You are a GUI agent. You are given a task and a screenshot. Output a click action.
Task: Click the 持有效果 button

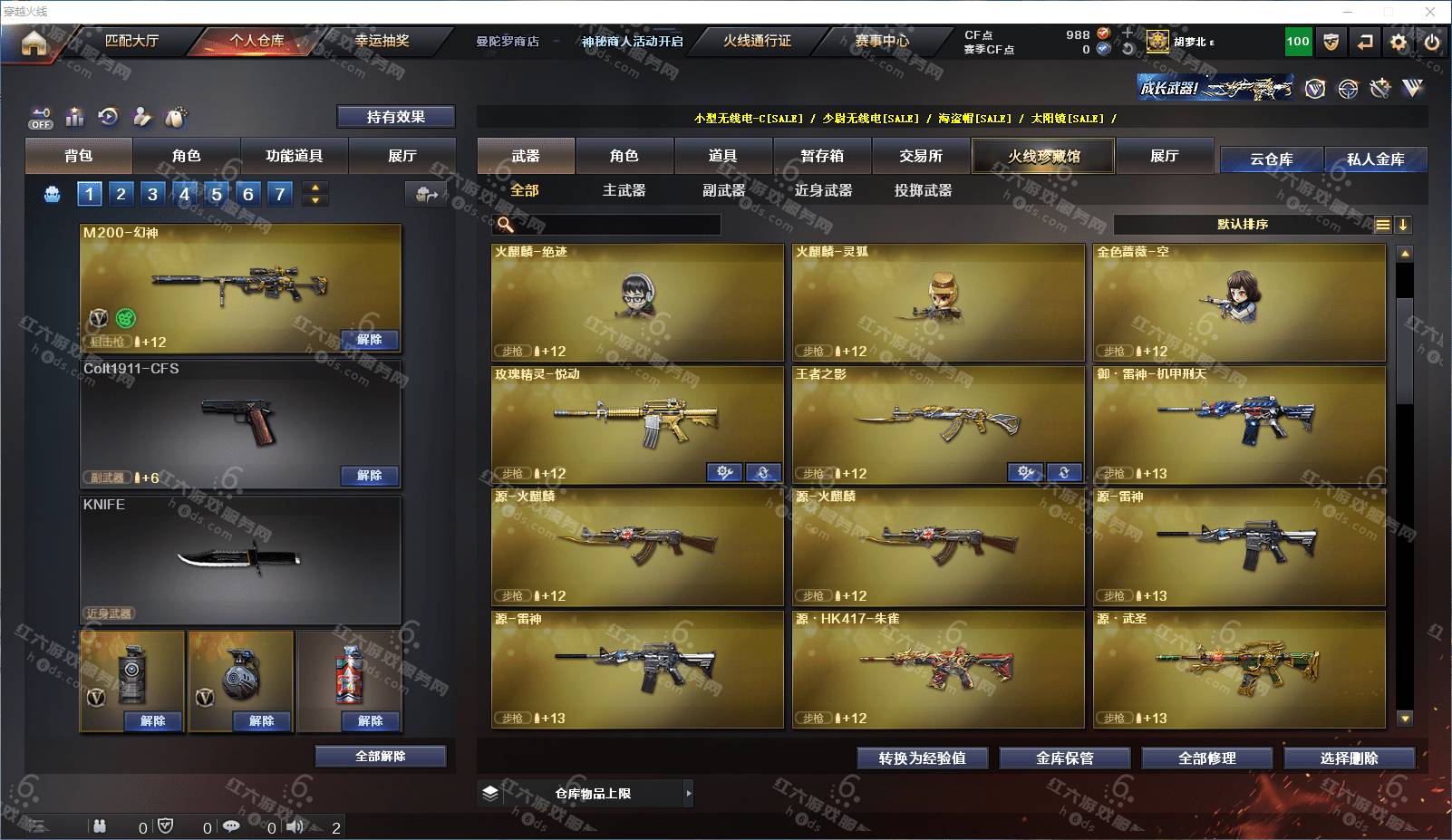pos(395,117)
